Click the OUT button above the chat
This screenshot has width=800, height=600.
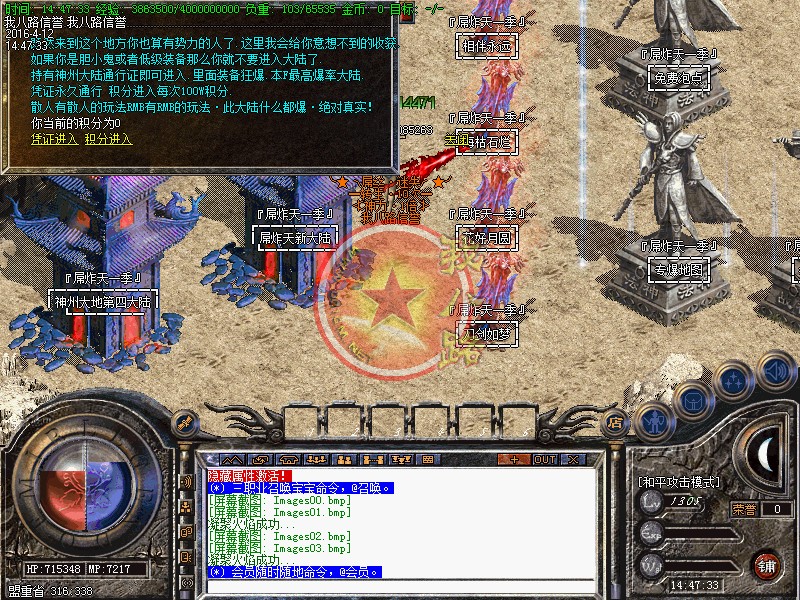[544, 459]
